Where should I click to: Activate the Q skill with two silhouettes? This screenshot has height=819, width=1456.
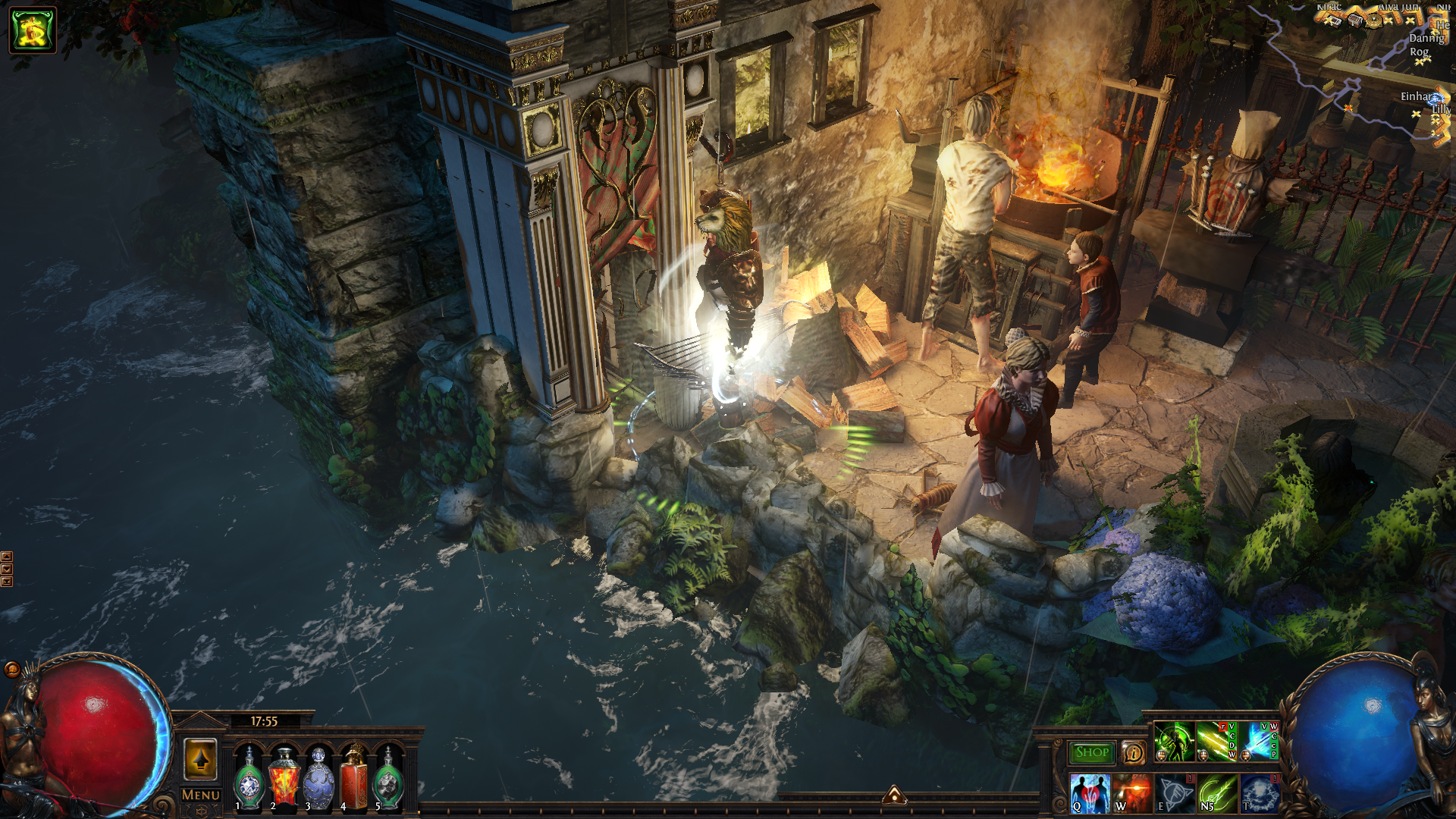click(x=1090, y=793)
